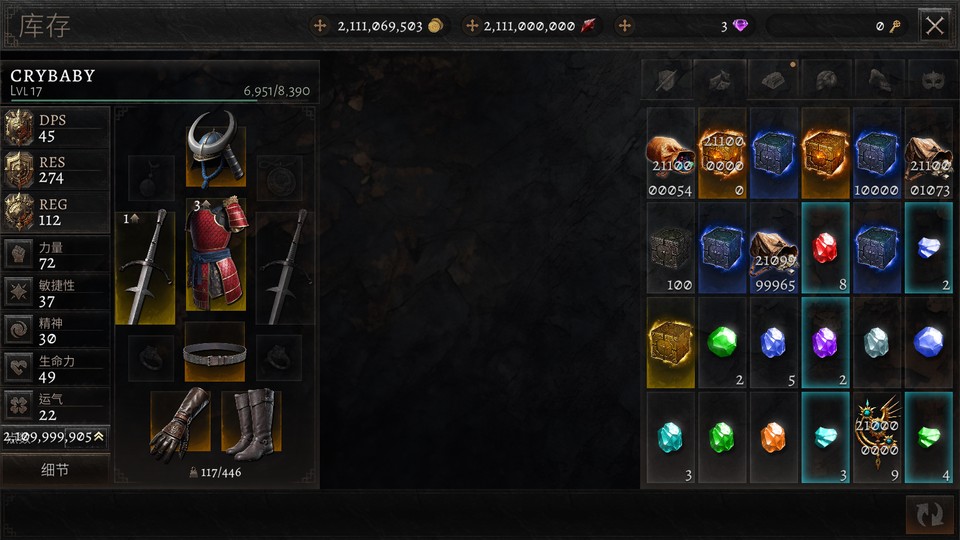Switch to the mask inventory filter tab

coord(932,79)
